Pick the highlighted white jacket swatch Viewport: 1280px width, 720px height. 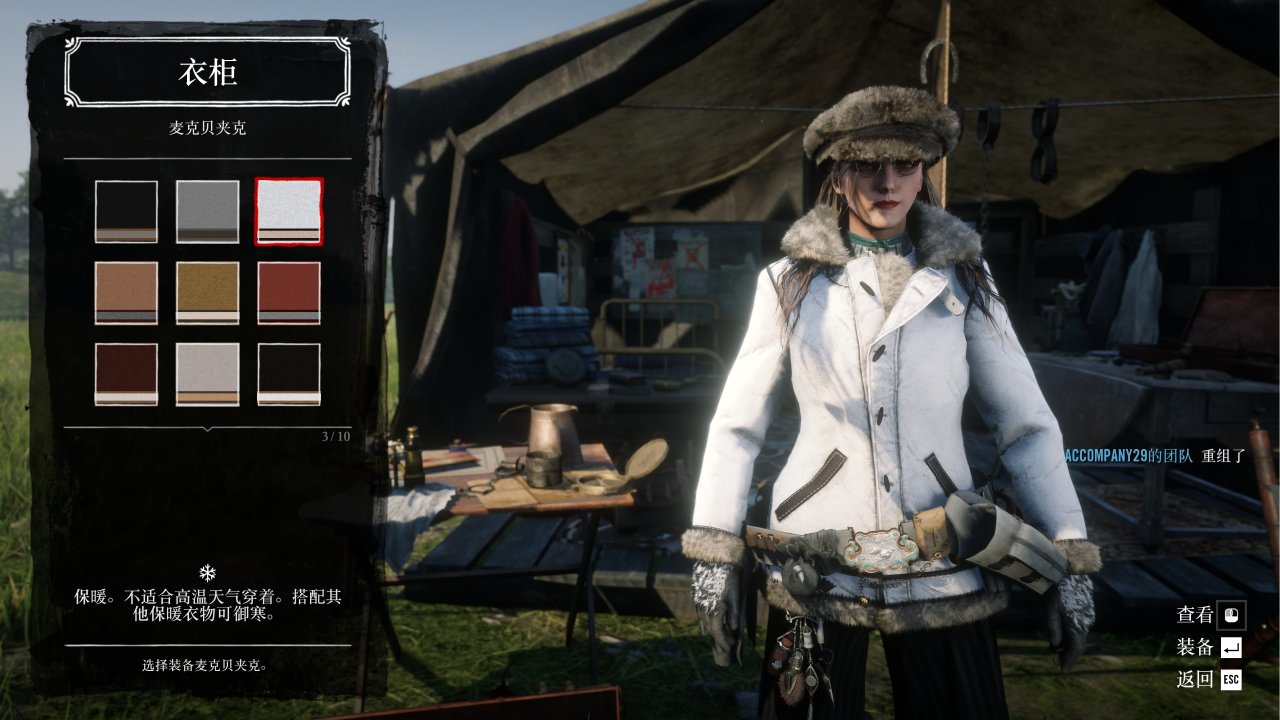(x=289, y=211)
